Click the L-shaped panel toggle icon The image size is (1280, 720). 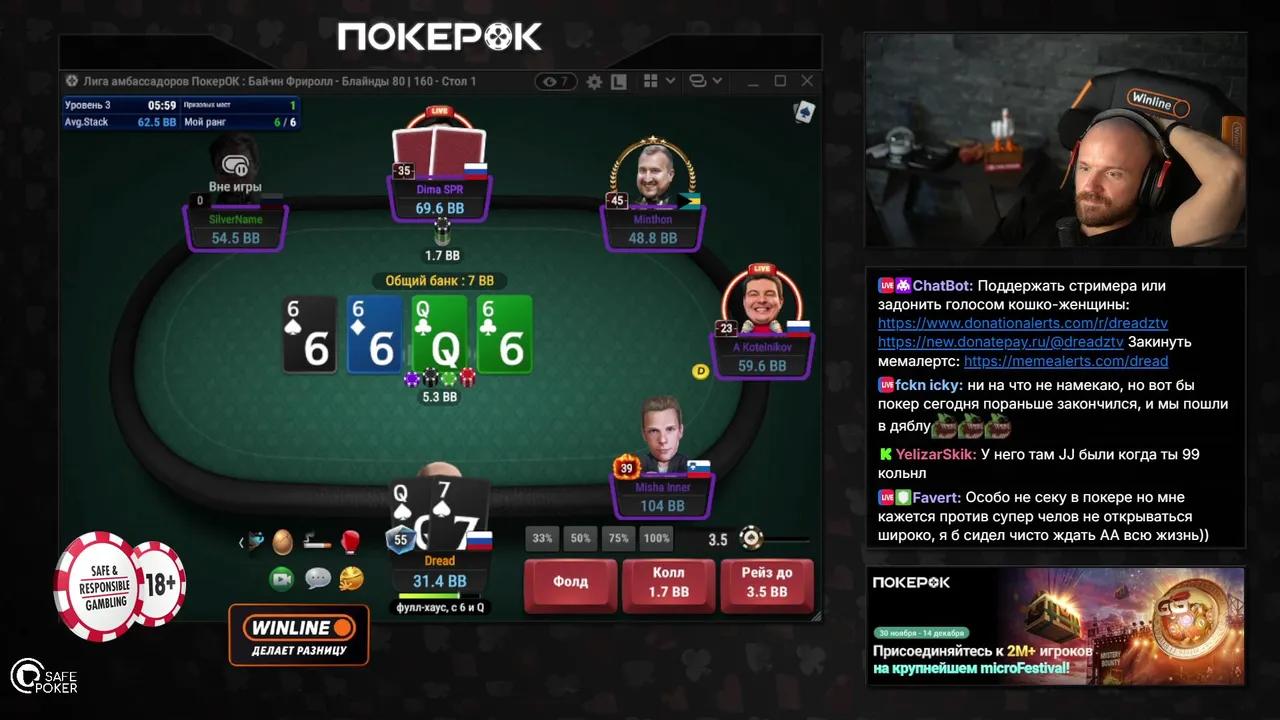point(619,81)
